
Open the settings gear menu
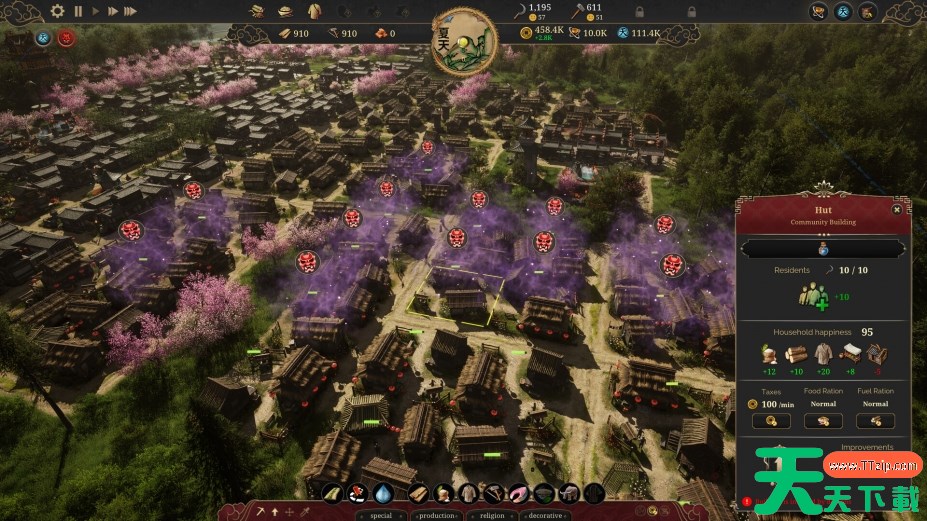(57, 11)
